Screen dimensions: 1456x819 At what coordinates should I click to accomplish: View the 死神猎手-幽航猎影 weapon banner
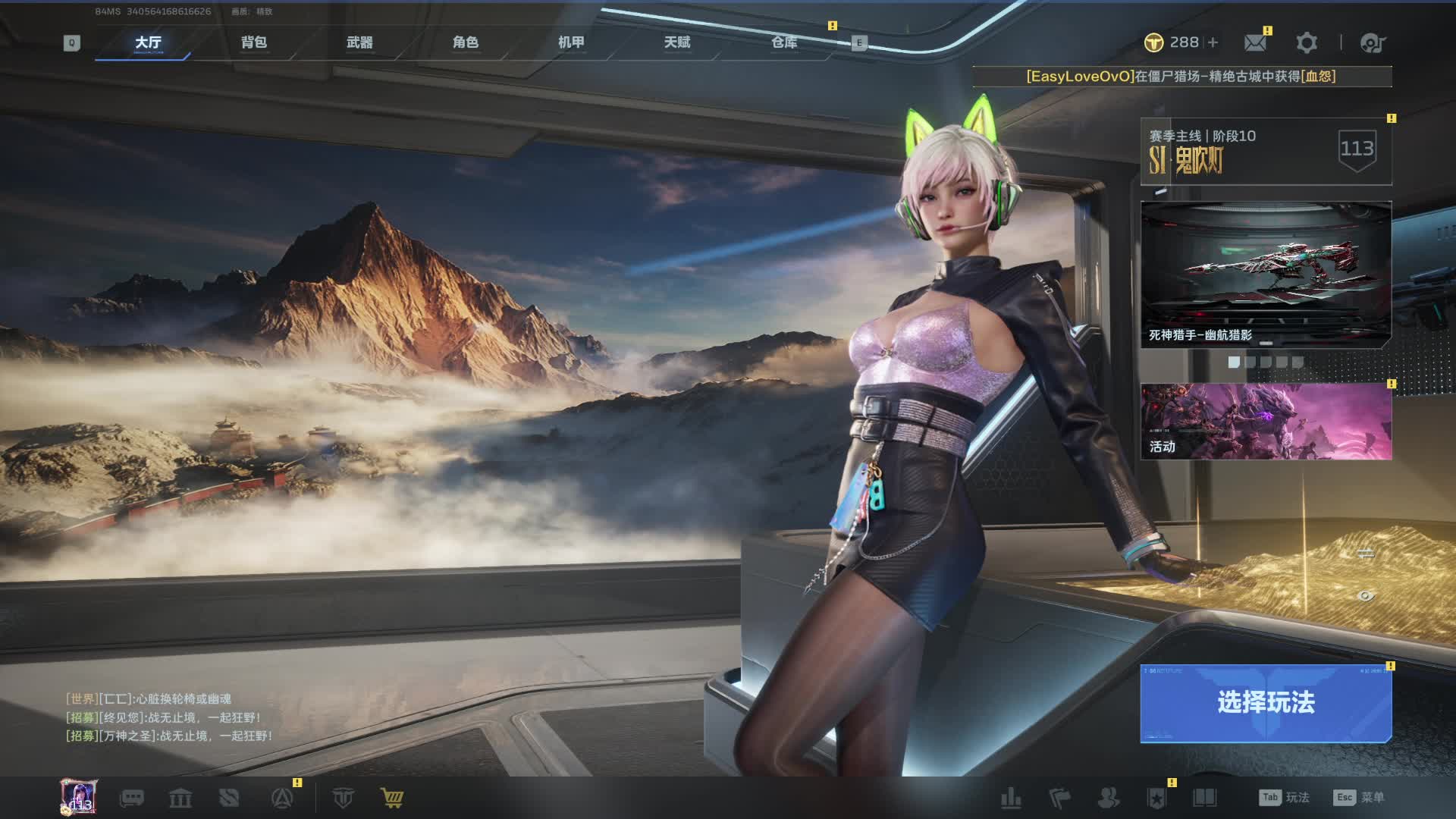click(1266, 274)
